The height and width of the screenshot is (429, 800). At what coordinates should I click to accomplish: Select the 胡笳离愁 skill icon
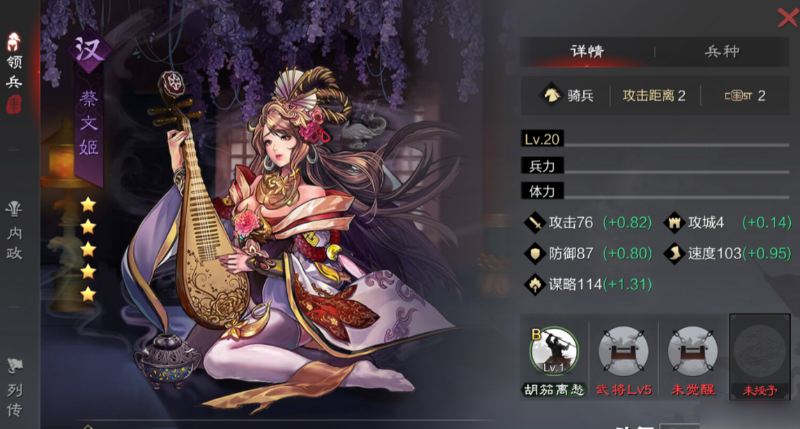point(554,351)
